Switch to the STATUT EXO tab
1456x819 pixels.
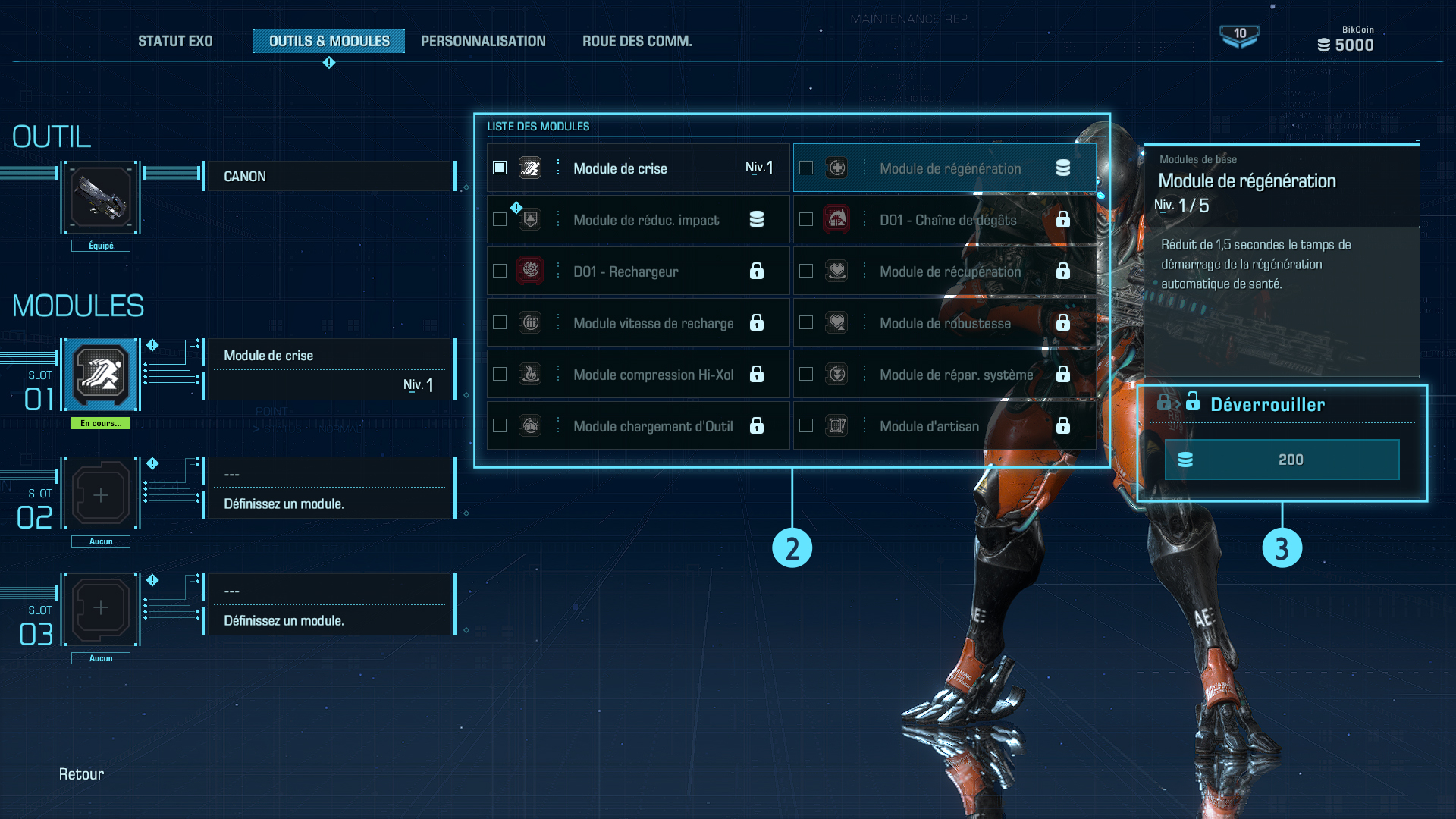click(175, 41)
